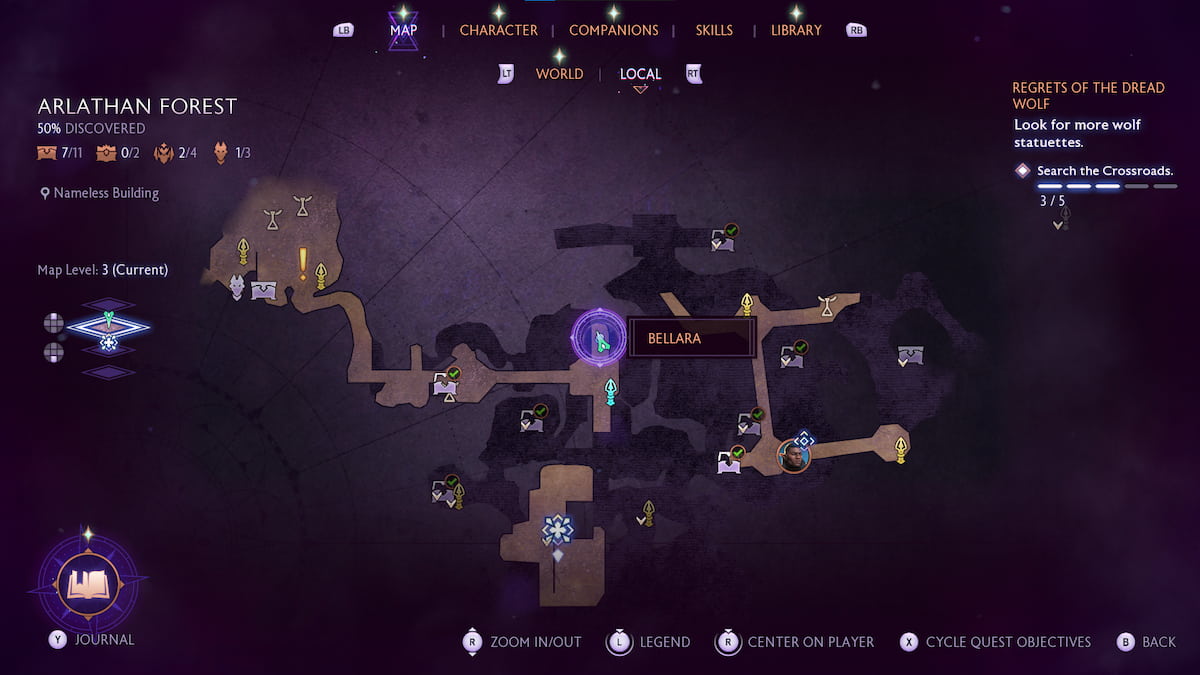
Task: Select the snowflake-shaped player position marker
Action: tap(557, 529)
